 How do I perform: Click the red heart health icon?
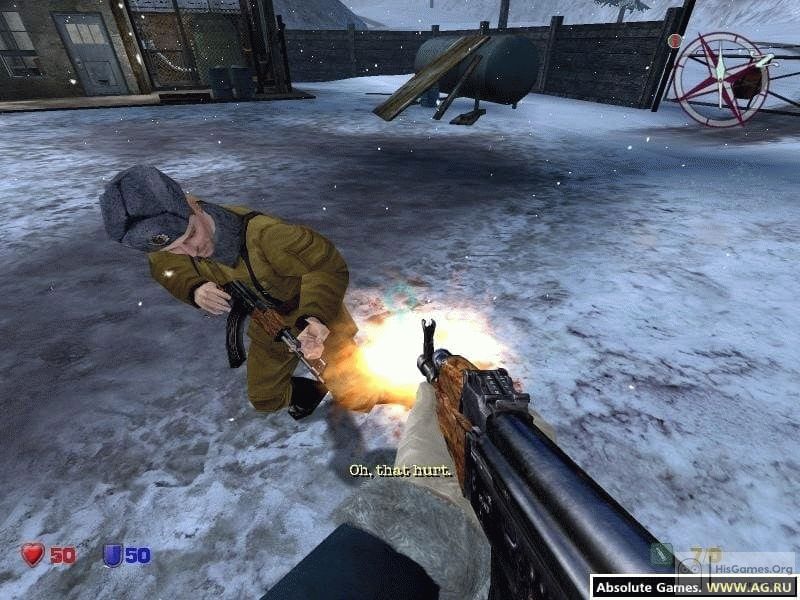[33, 554]
